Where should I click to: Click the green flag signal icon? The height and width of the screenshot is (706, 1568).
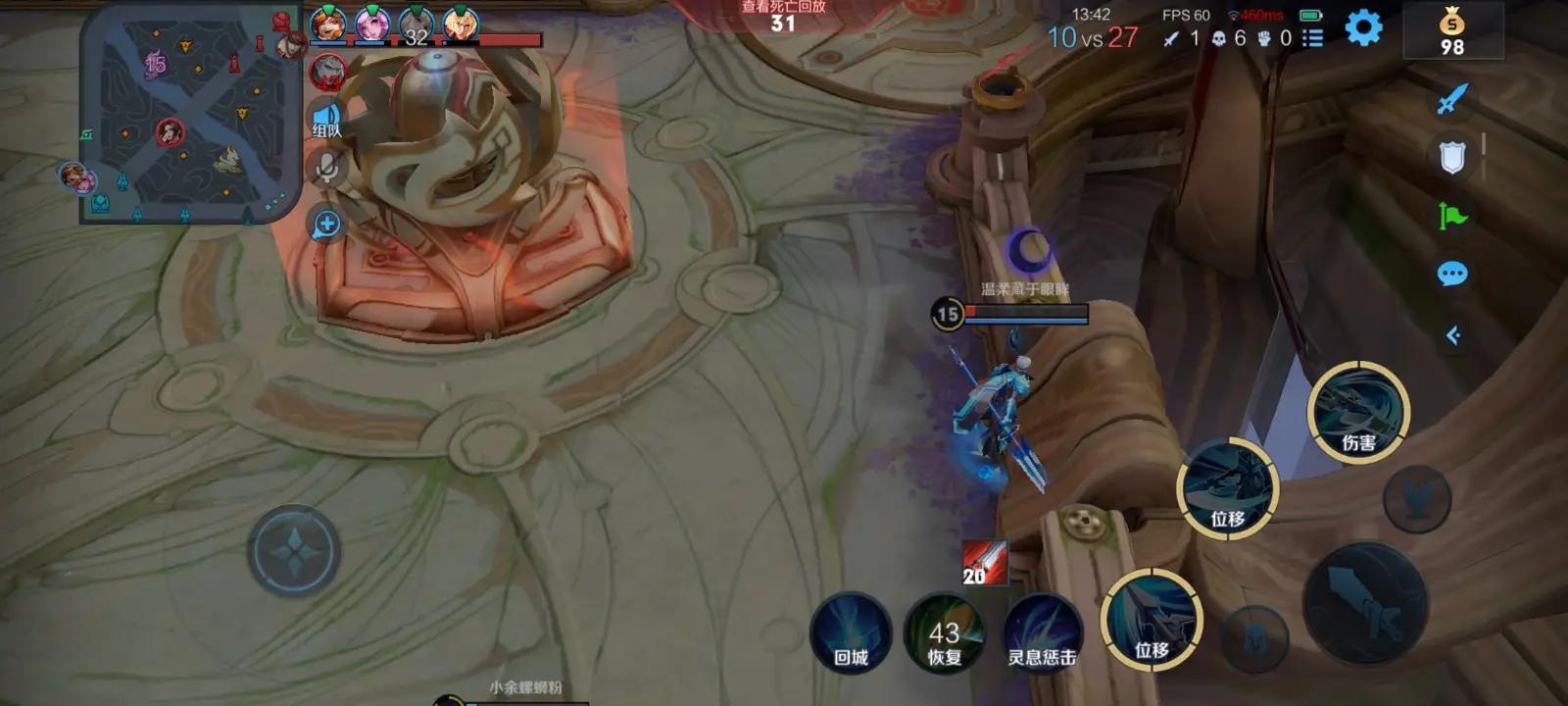coord(1451,216)
